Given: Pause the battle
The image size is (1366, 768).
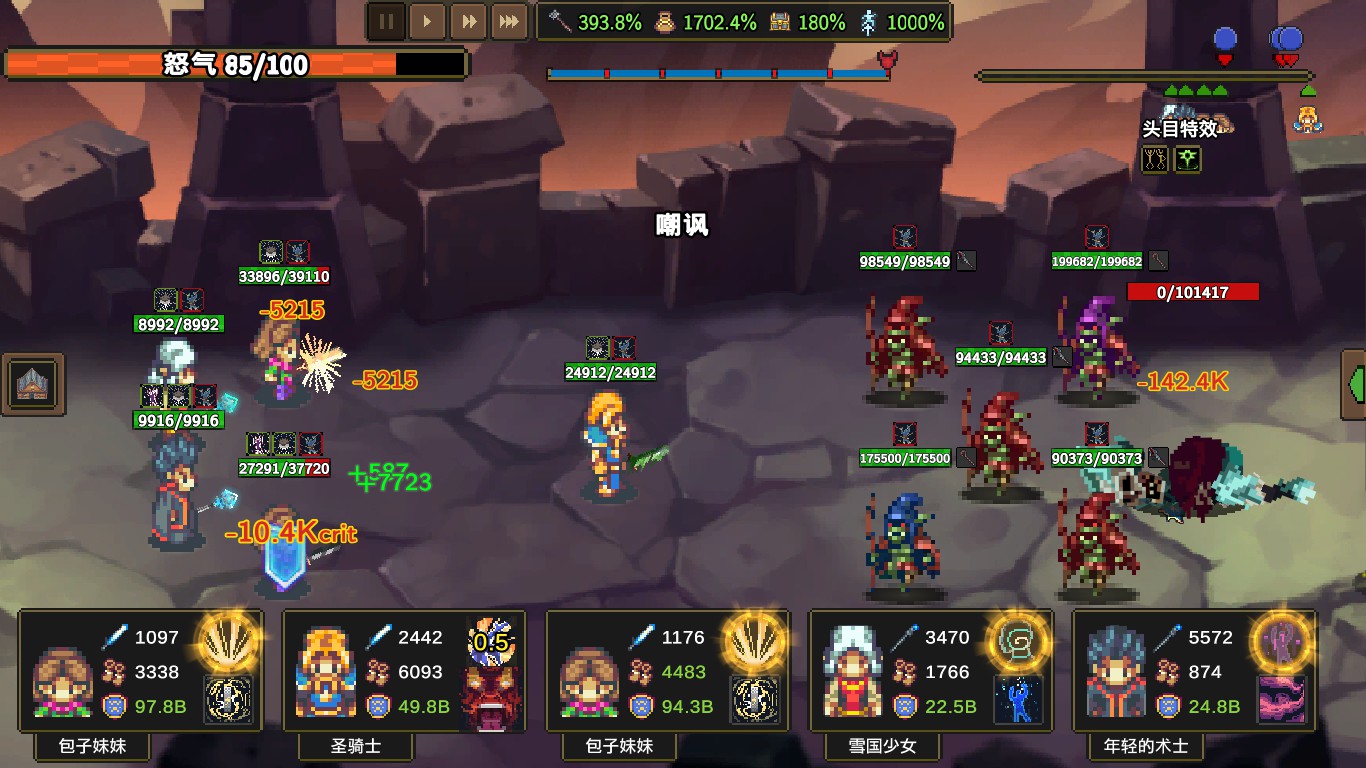Looking at the screenshot, I should tap(386, 20).
